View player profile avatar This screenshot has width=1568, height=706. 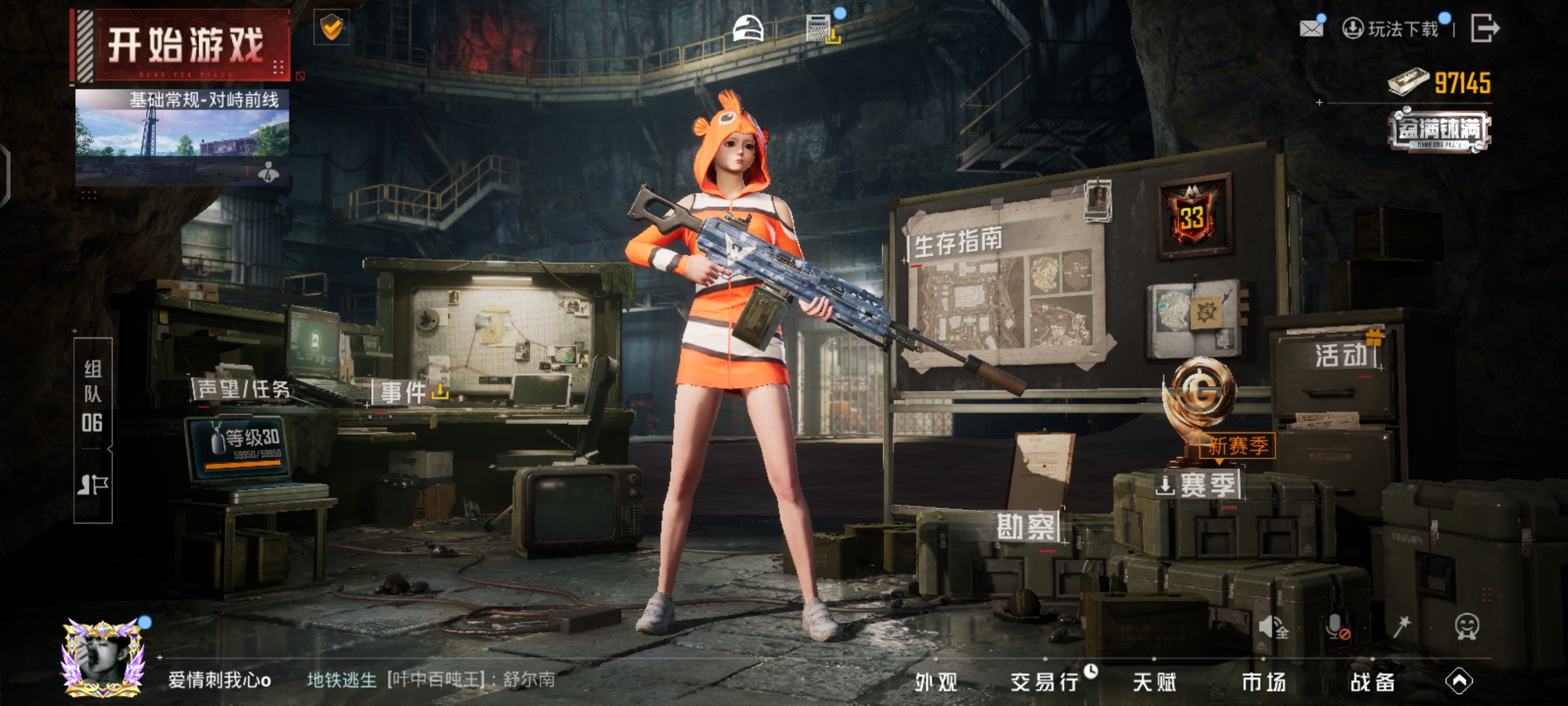(103, 657)
